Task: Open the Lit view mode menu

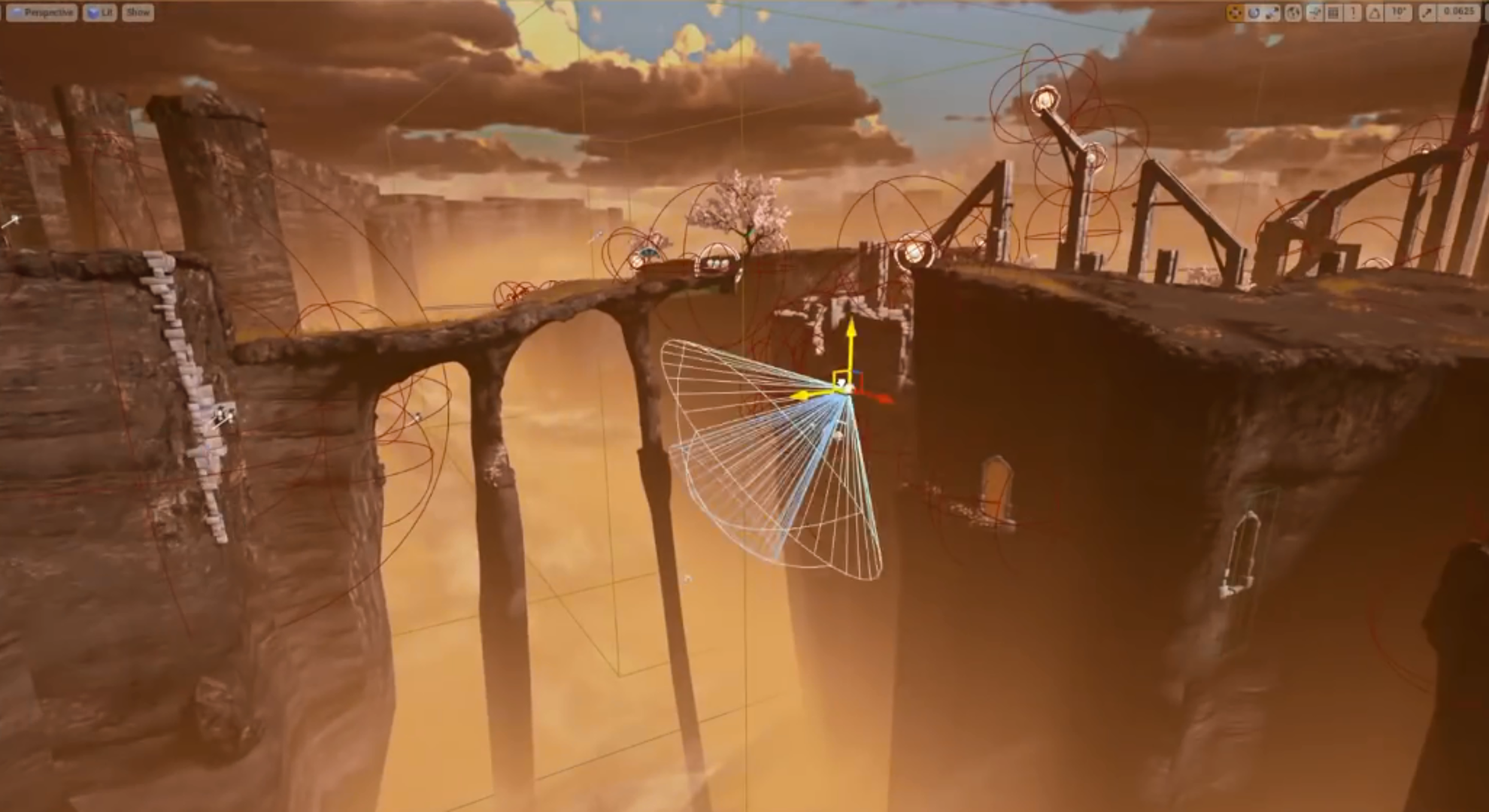Action: [100, 13]
